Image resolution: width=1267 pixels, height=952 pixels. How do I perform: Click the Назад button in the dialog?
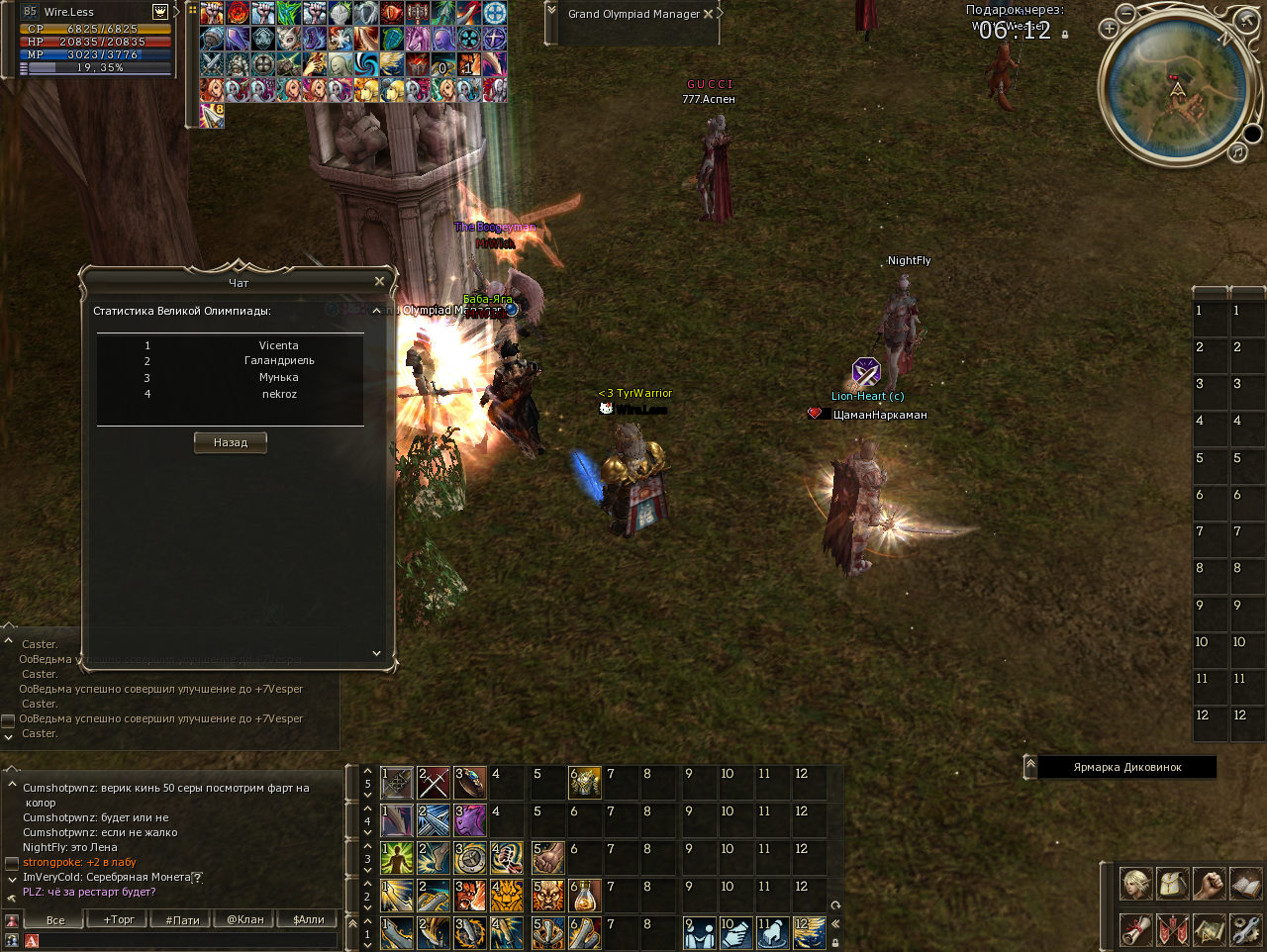[230, 442]
